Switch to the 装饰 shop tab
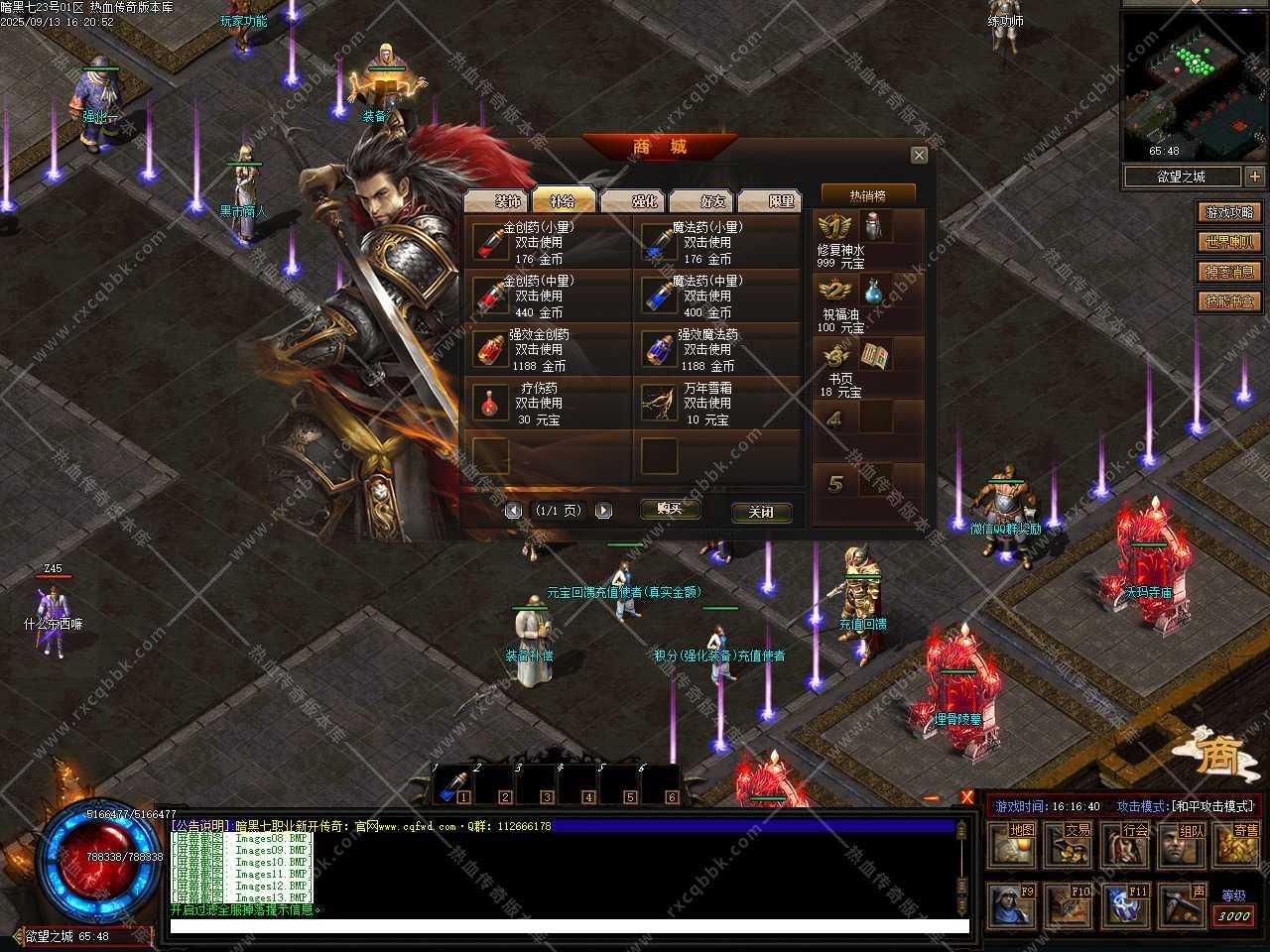This screenshot has height=952, width=1270. click(498, 200)
